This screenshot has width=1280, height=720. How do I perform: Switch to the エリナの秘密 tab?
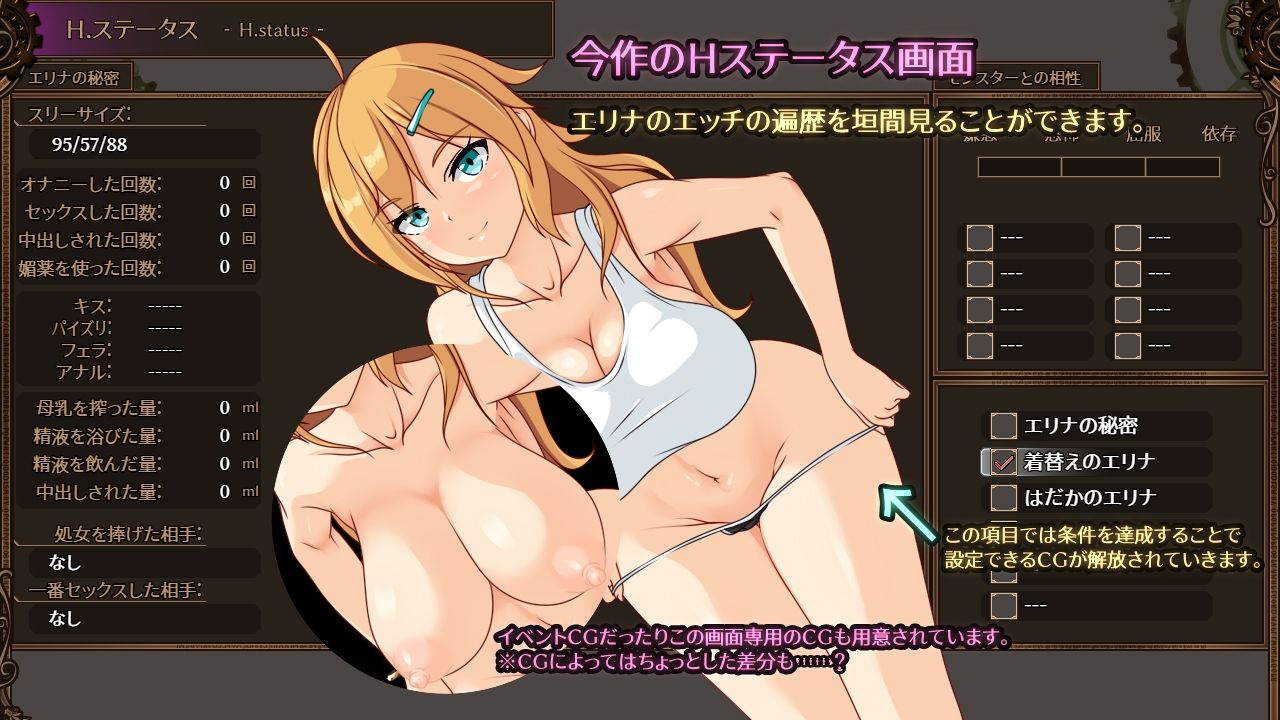click(73, 77)
